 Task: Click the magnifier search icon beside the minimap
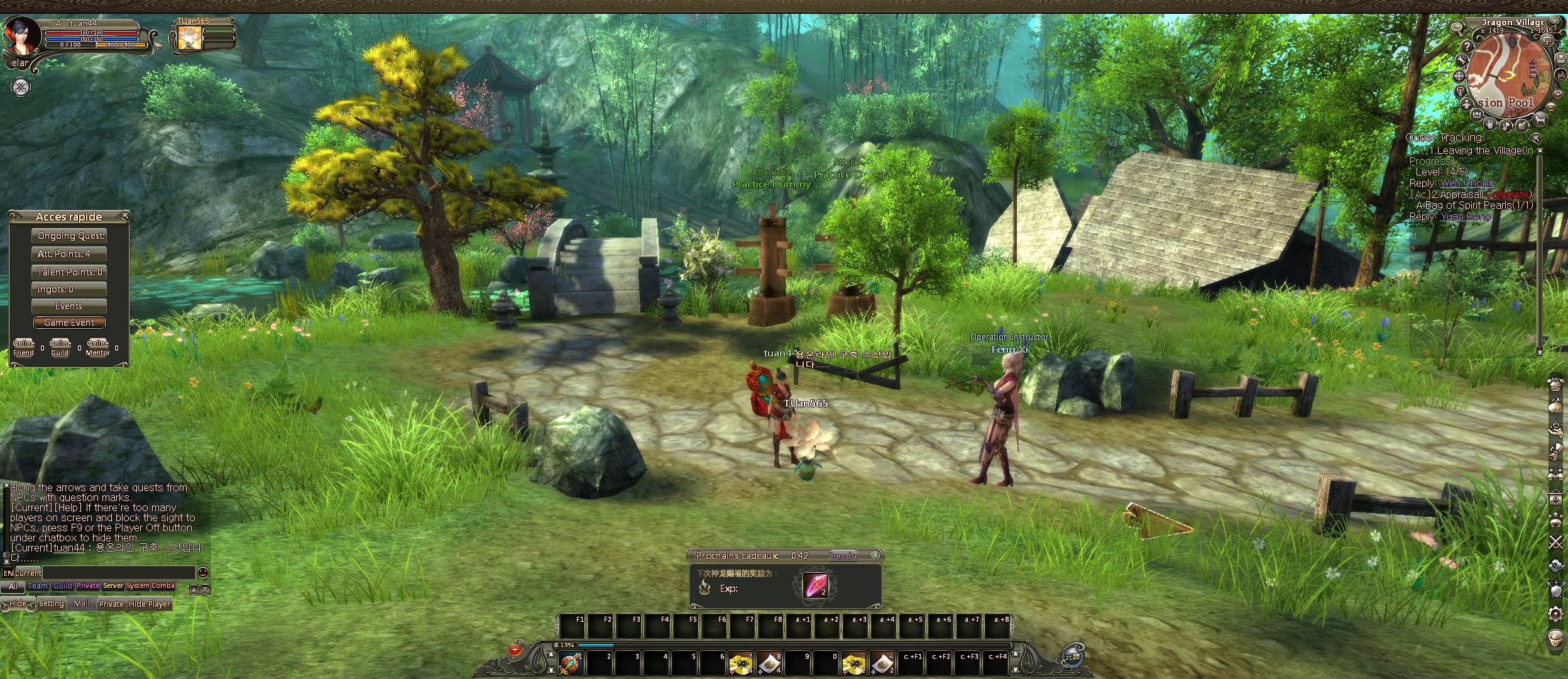point(1457,26)
